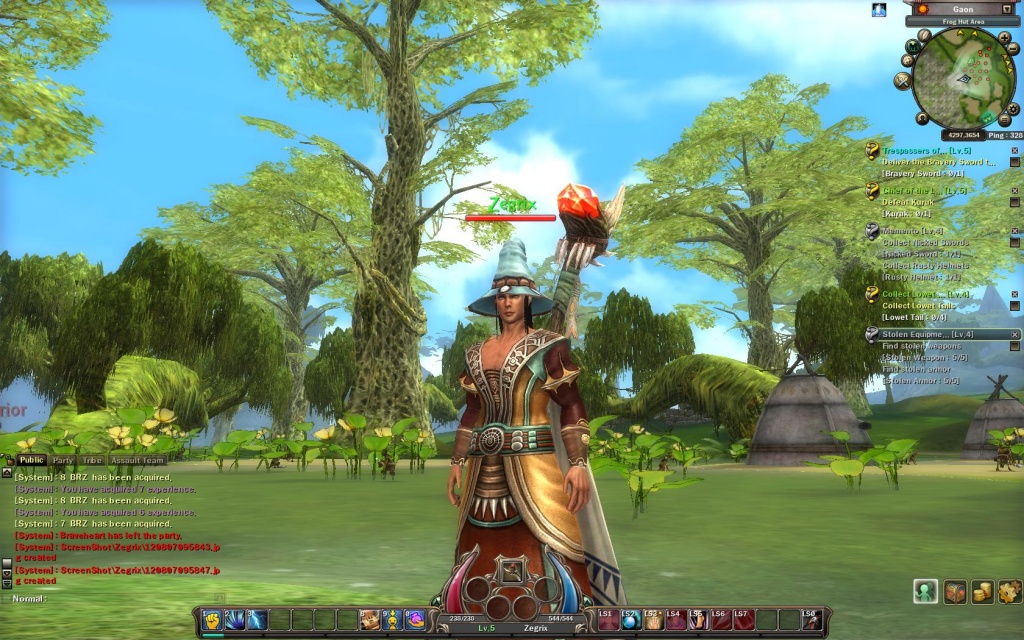Open the character menu with green figure icon

(925, 591)
